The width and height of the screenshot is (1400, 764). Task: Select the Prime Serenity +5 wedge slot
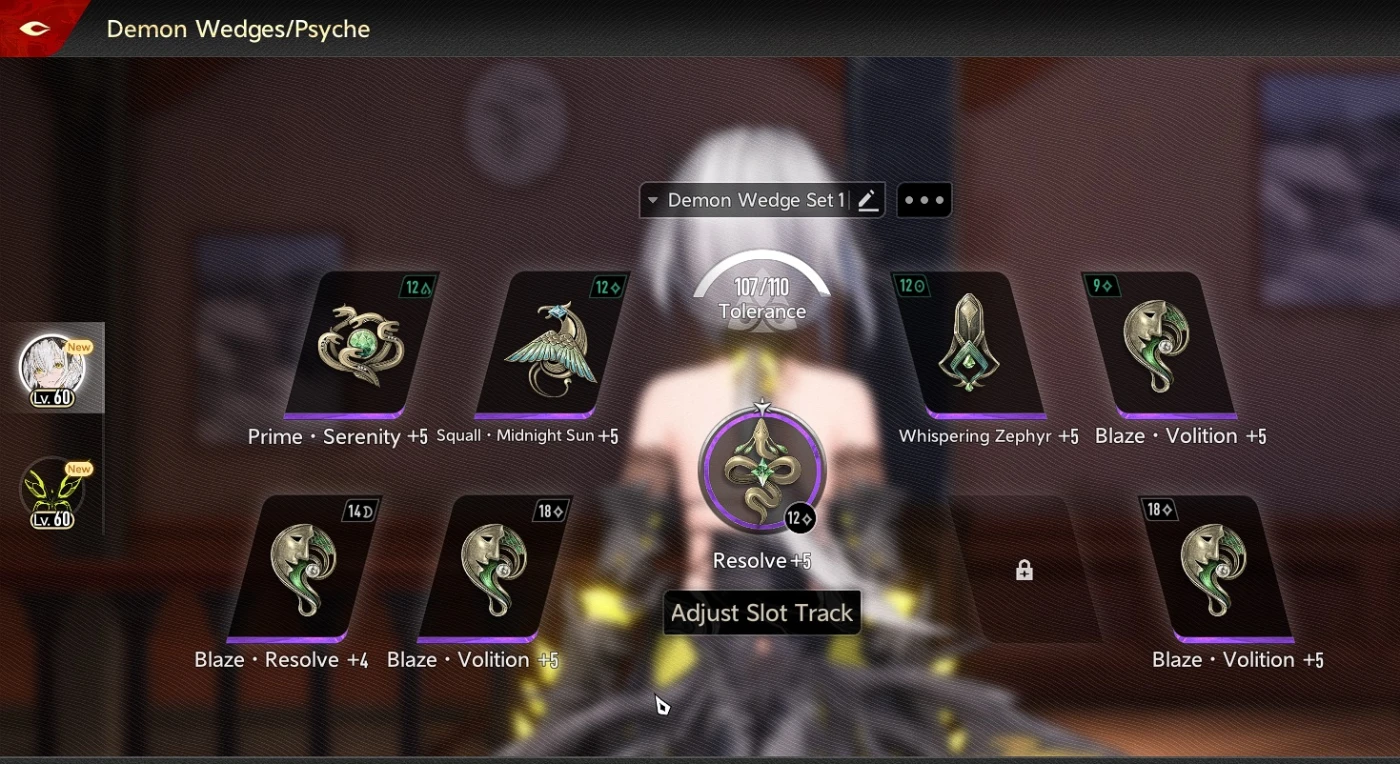point(360,344)
